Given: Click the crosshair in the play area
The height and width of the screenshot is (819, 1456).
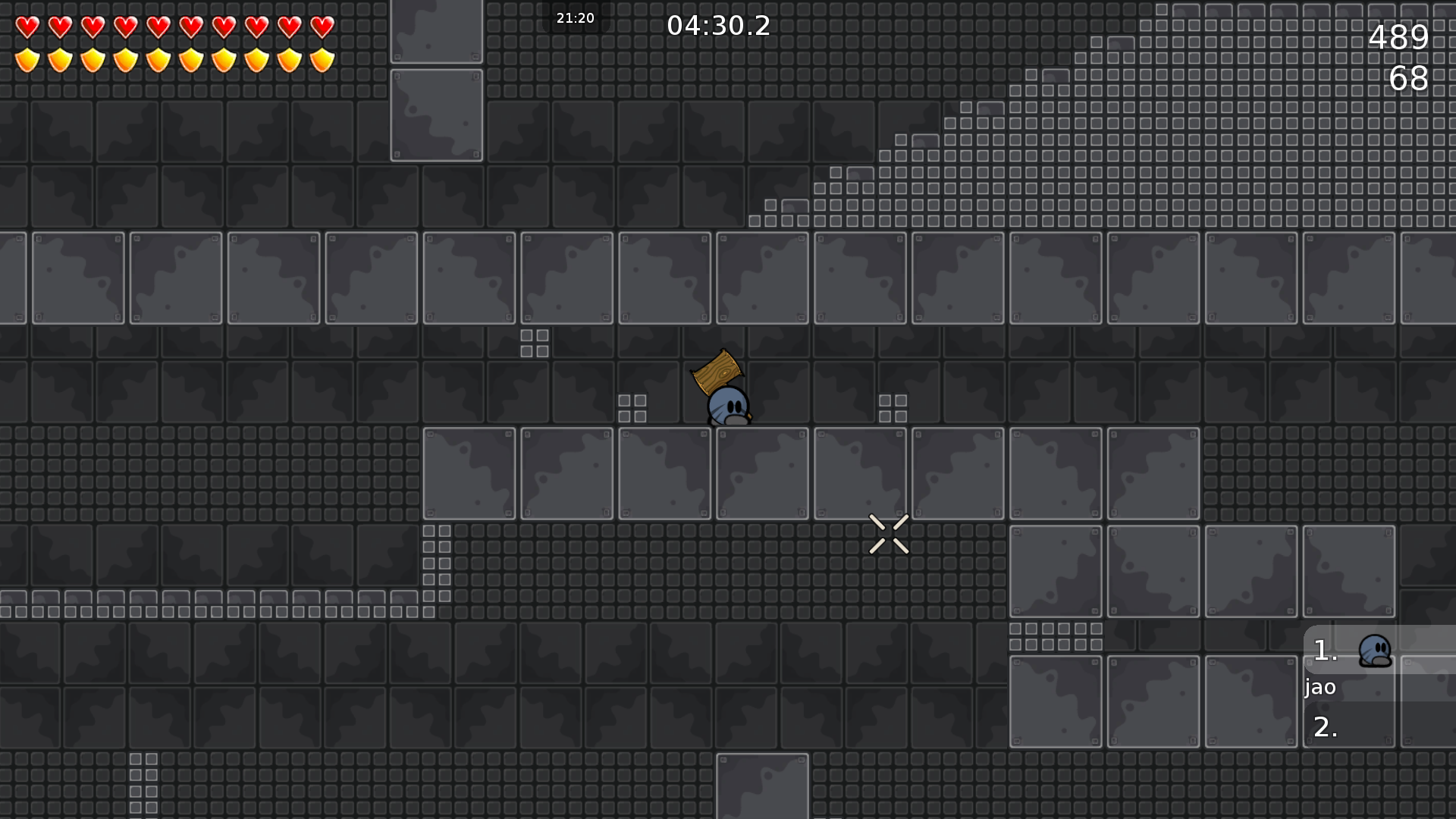Looking at the screenshot, I should coord(889,532).
